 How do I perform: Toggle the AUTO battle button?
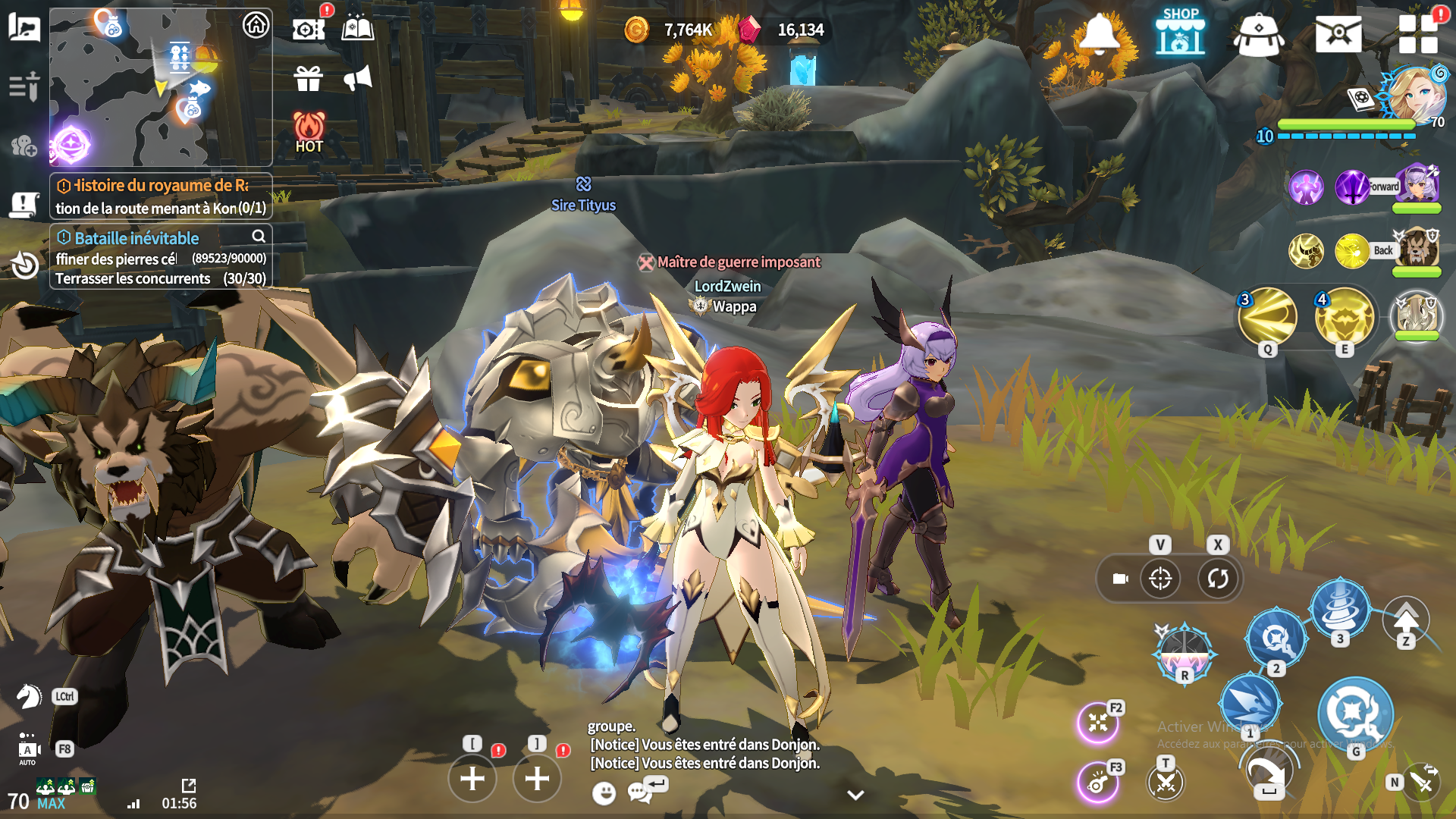28,749
